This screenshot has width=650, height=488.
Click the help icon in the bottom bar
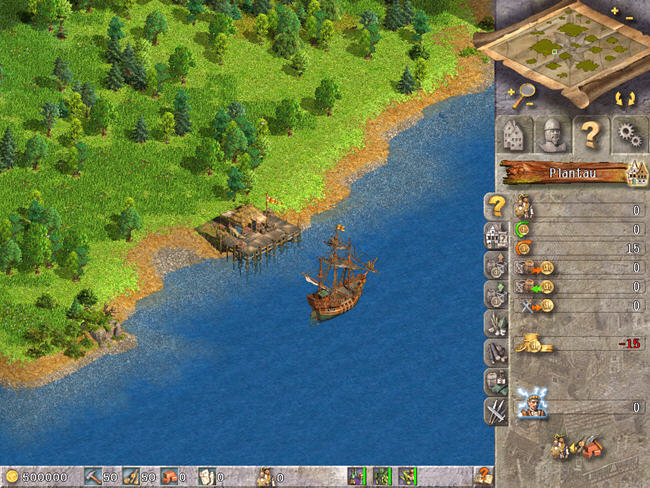pyautogui.click(x=483, y=477)
